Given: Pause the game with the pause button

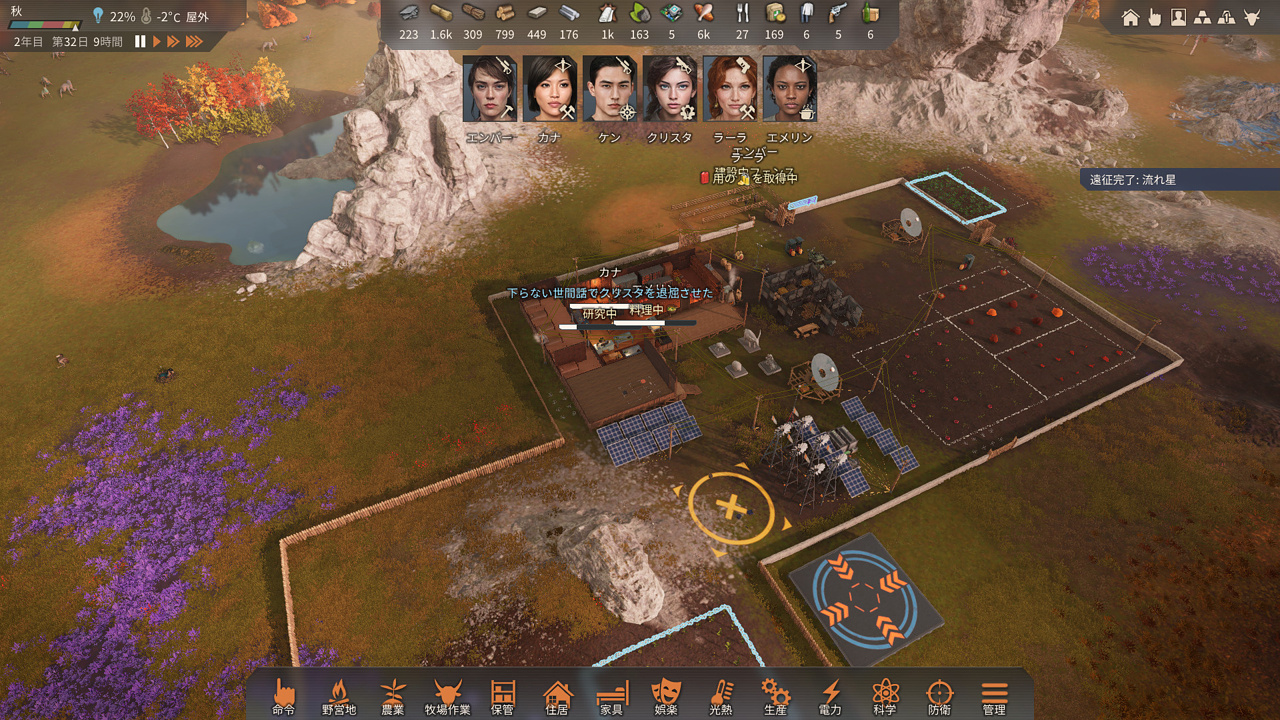Looking at the screenshot, I should coord(140,41).
